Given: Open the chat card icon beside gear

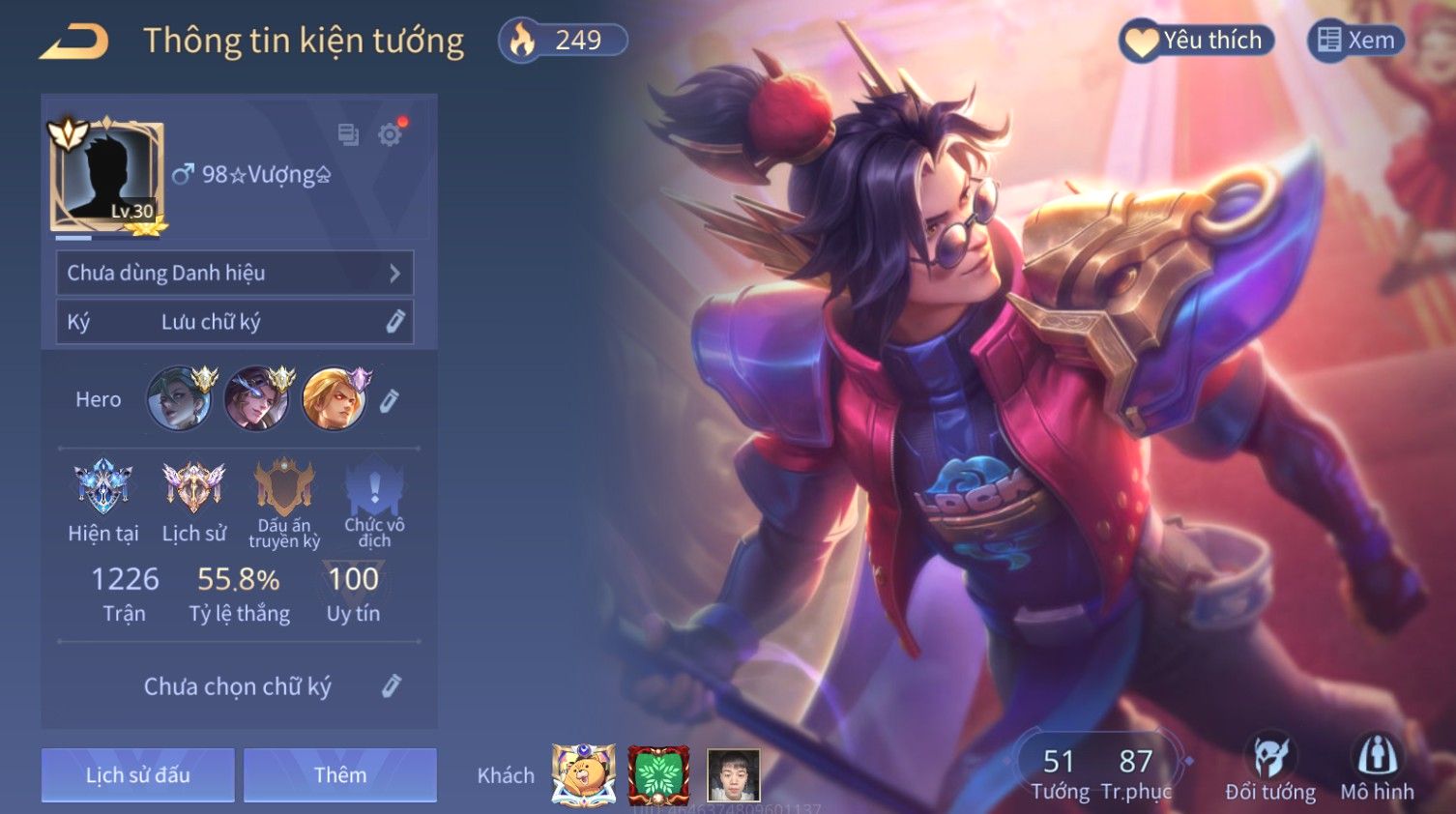Looking at the screenshot, I should coord(348,134).
